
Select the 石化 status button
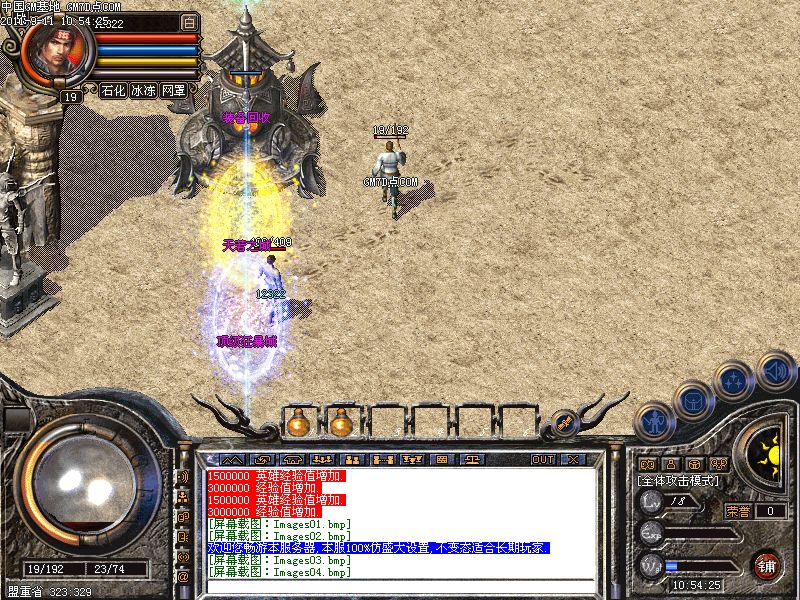pyautogui.click(x=113, y=90)
